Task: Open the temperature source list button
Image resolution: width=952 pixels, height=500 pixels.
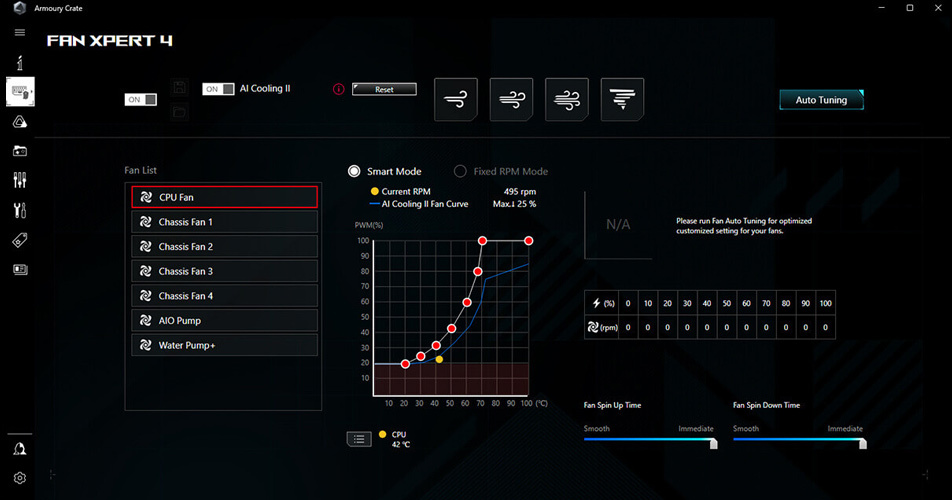Action: 358,439
